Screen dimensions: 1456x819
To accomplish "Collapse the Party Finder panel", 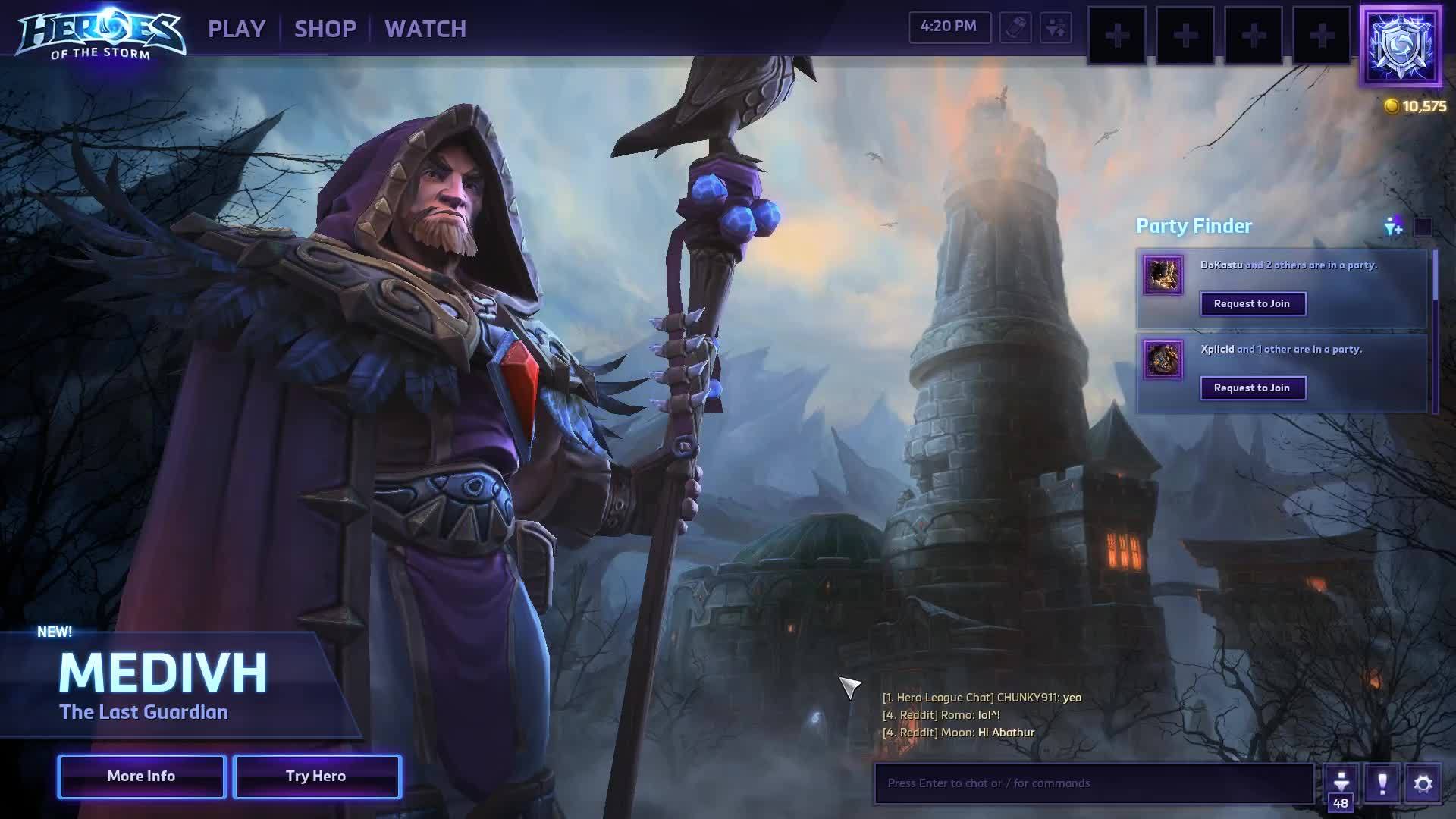I will coord(1422,225).
